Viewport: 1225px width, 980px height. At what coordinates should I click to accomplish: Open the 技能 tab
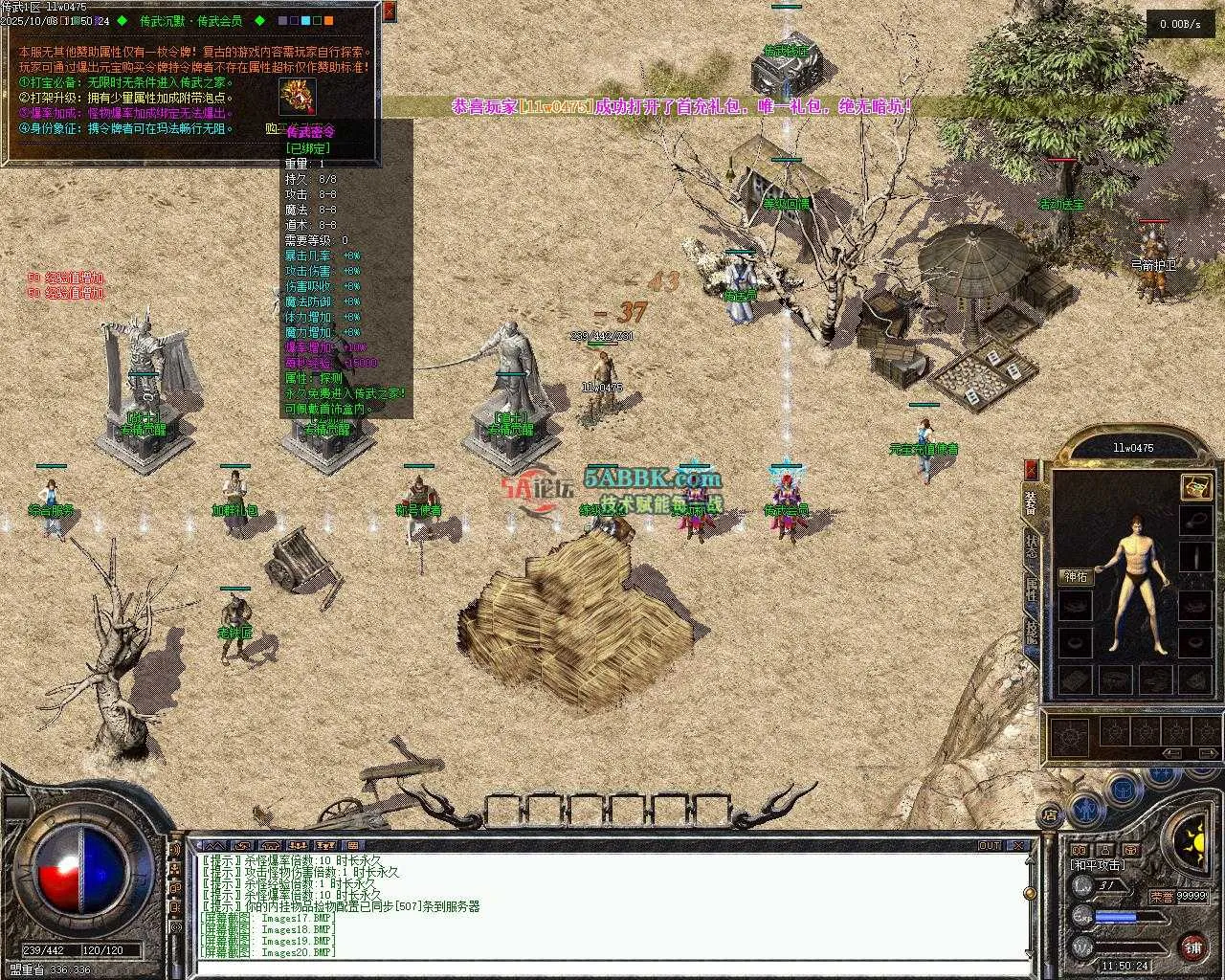pyautogui.click(x=1031, y=630)
